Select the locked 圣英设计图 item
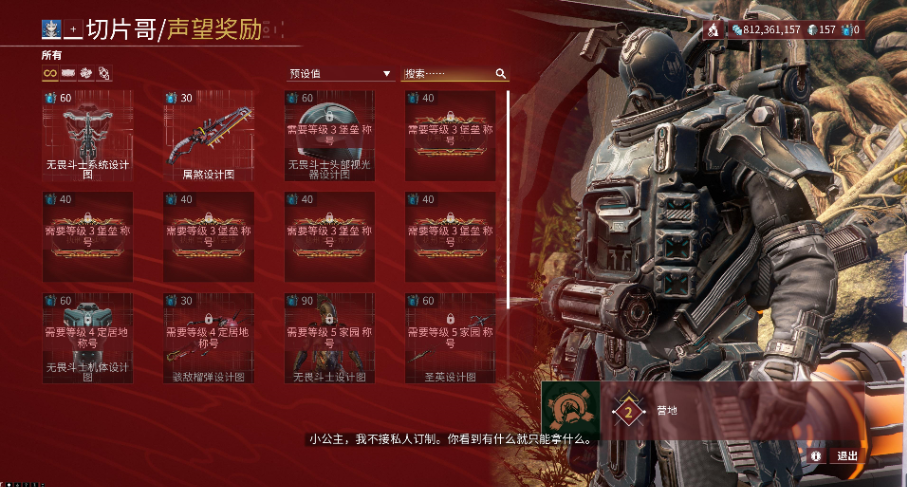Image resolution: width=907 pixels, height=487 pixels. pyautogui.click(x=450, y=338)
